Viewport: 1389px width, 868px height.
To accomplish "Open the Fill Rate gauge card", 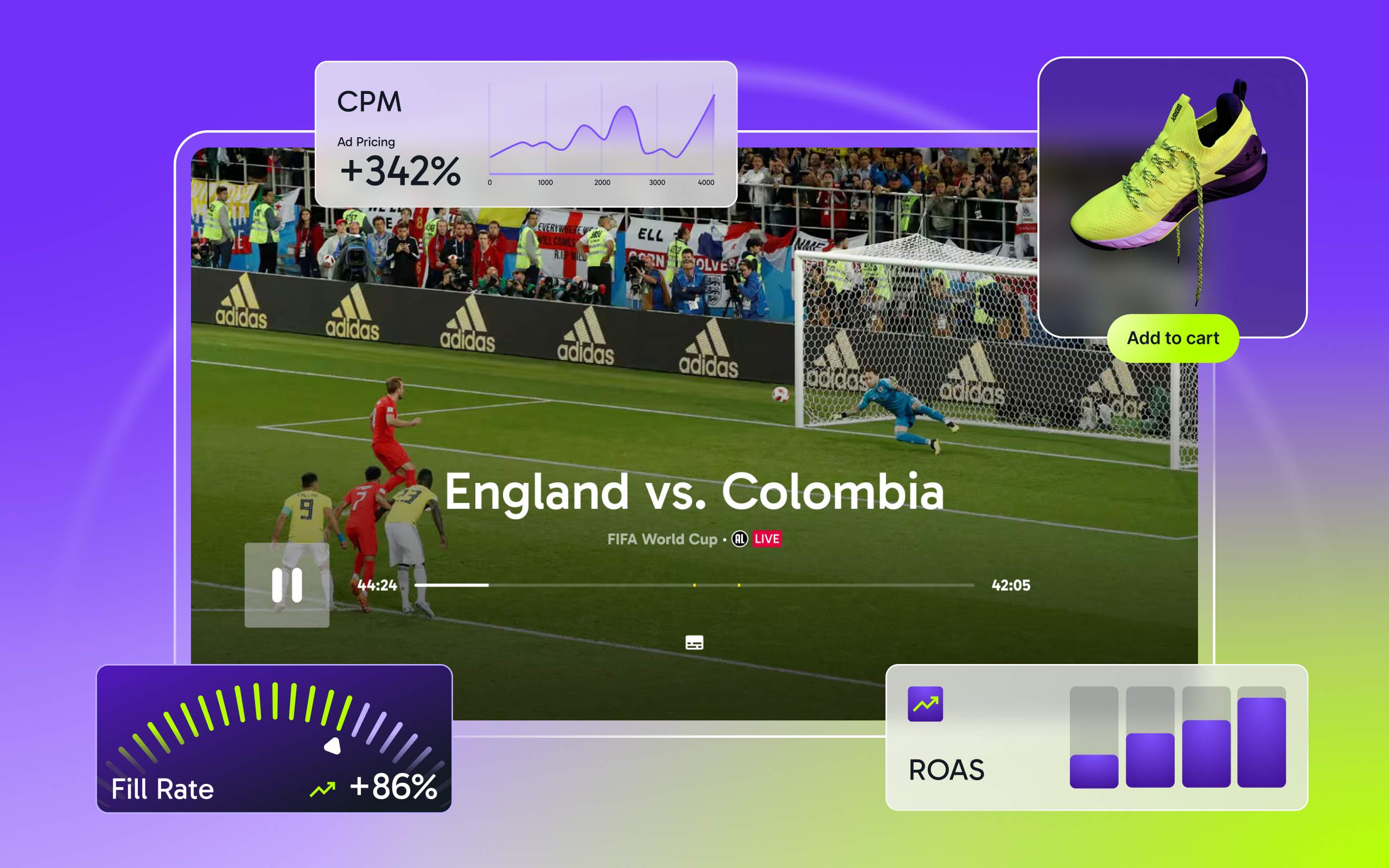I will pos(275,738).
